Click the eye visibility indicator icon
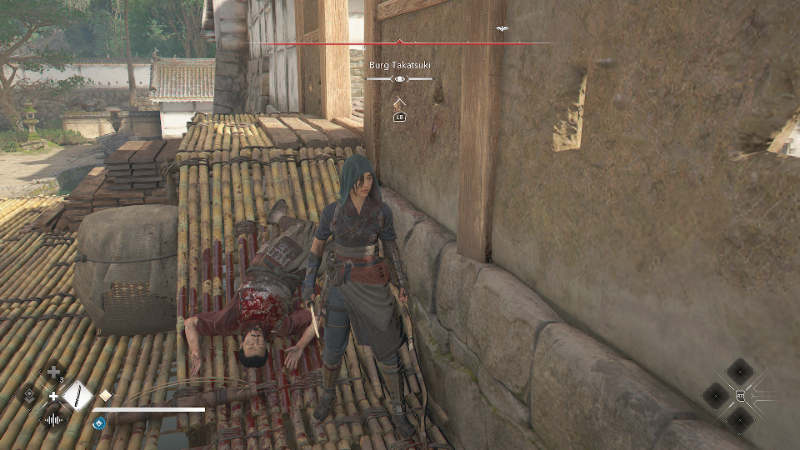Screen dimensions: 800x450 pos(400,78)
